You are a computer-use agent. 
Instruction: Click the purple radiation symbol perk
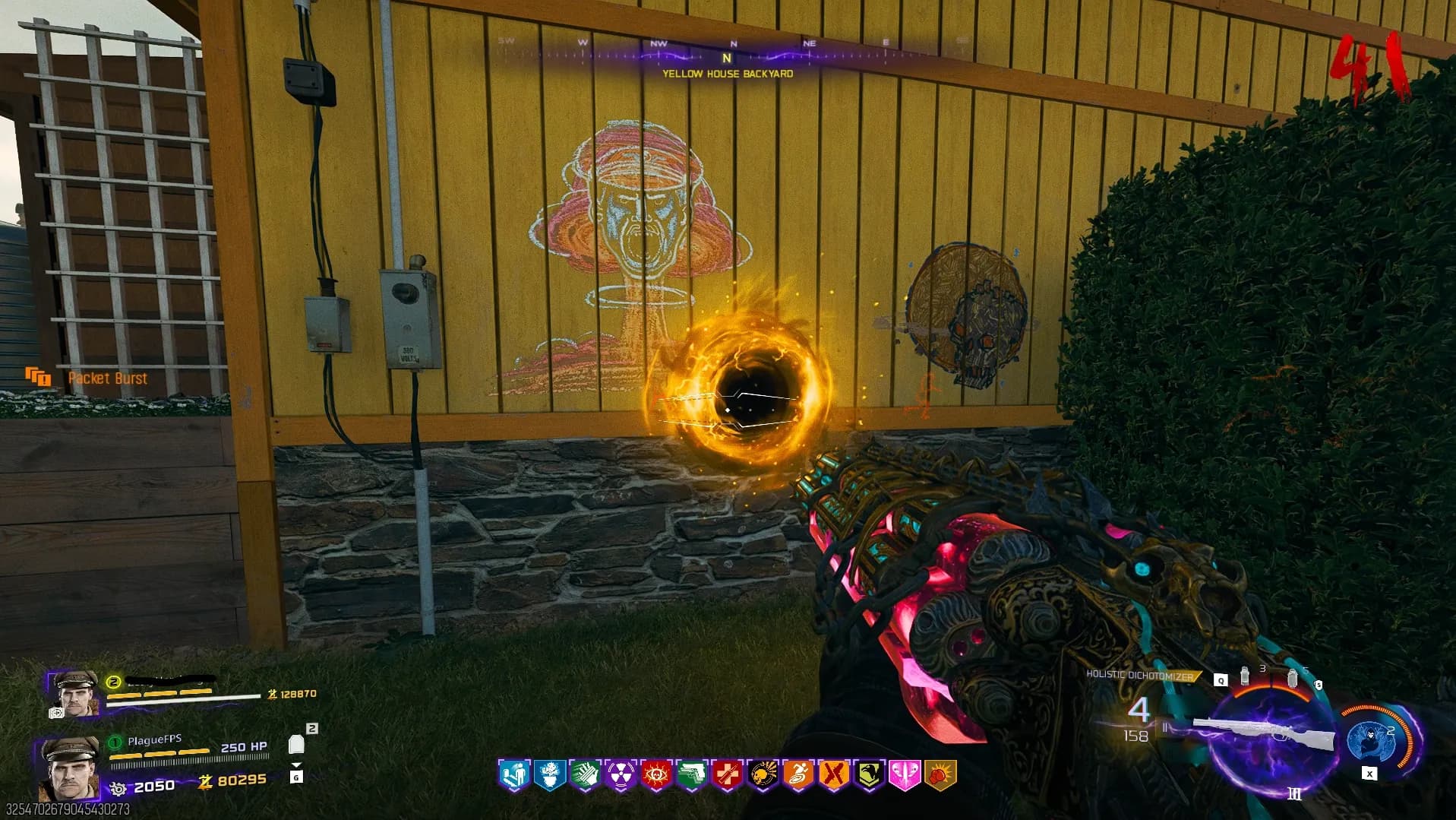click(621, 775)
